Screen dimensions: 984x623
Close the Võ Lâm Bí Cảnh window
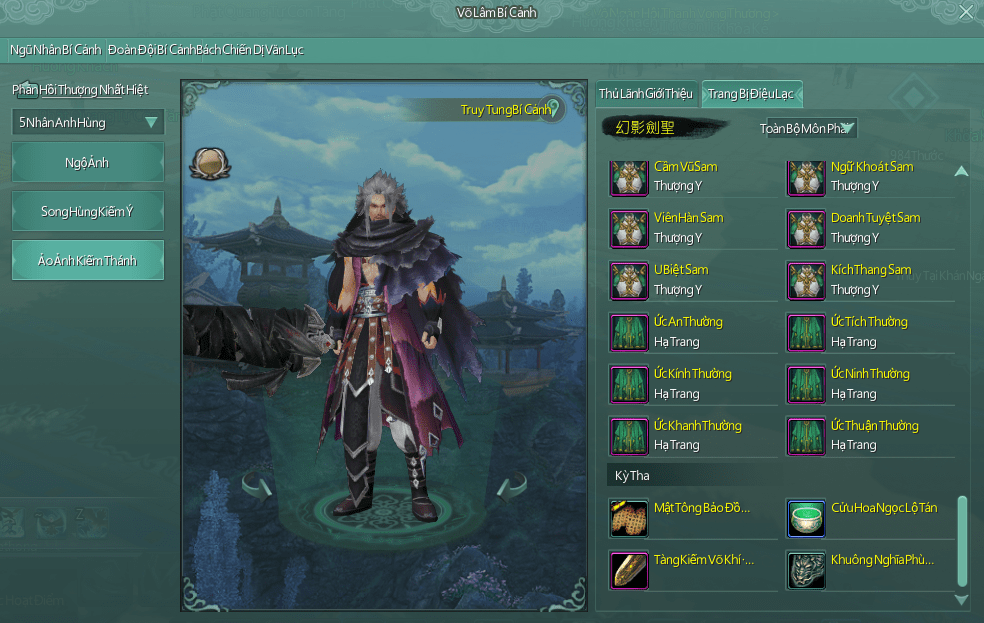pyautogui.click(x=965, y=12)
